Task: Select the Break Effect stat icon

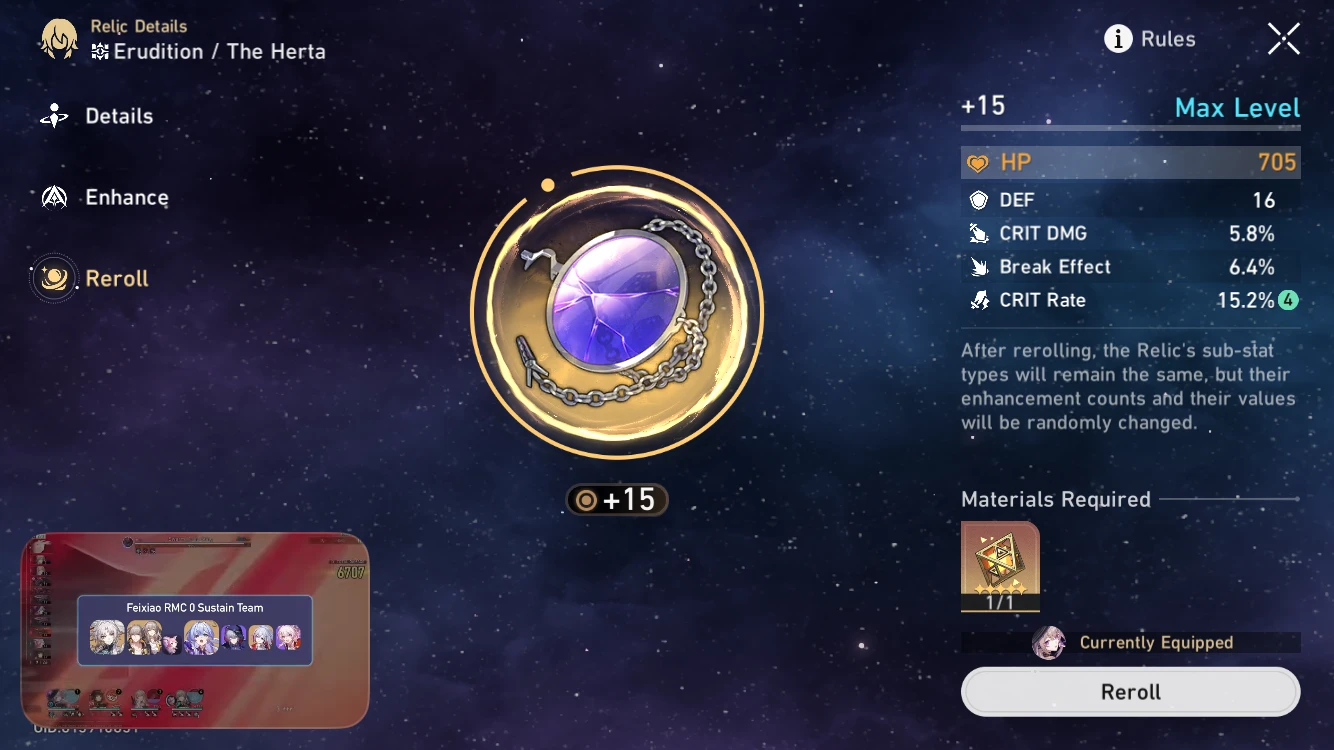Action: [x=979, y=266]
